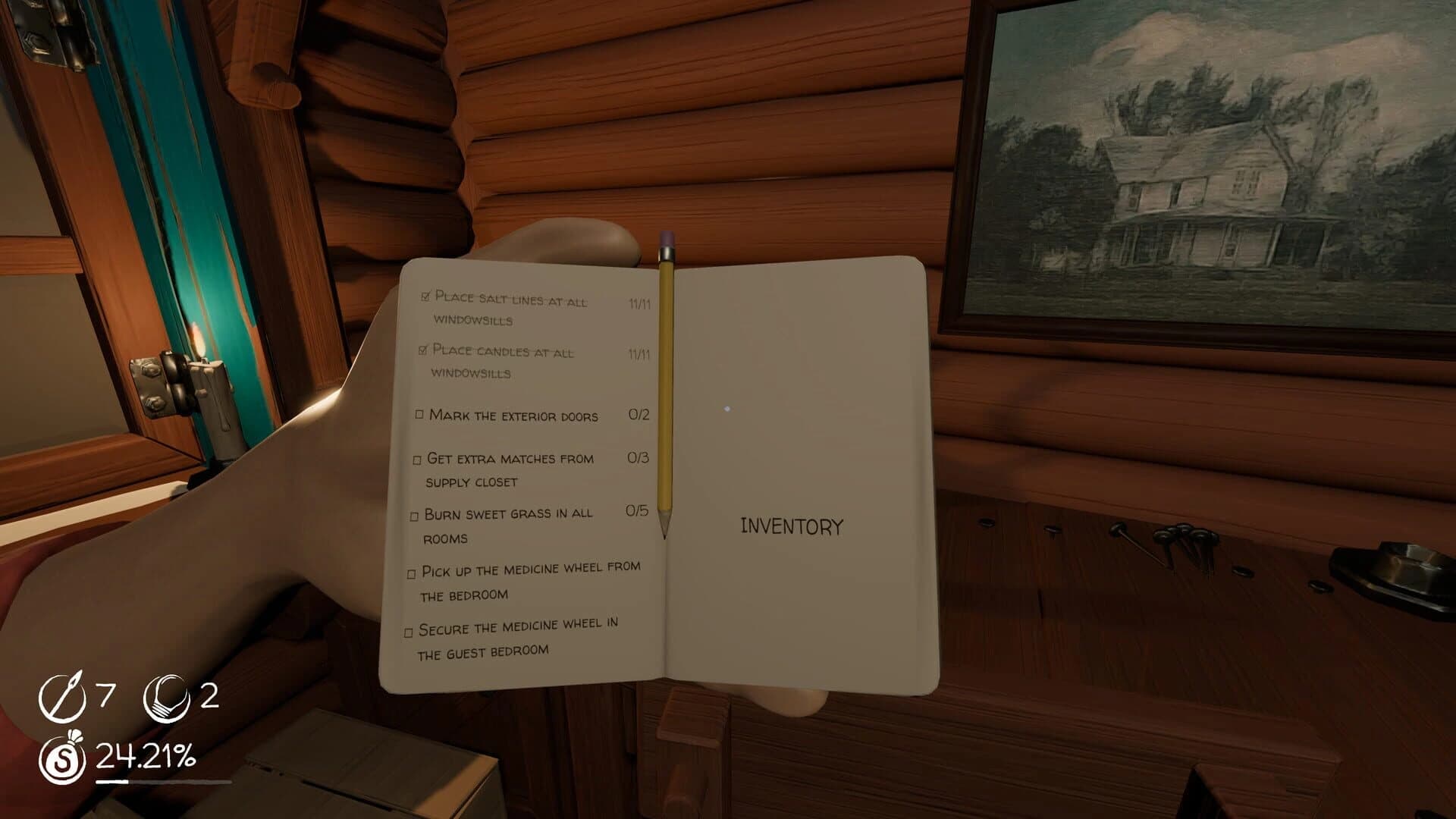Click the 'Mark the exterior doors' task

pyautogui.click(x=513, y=416)
